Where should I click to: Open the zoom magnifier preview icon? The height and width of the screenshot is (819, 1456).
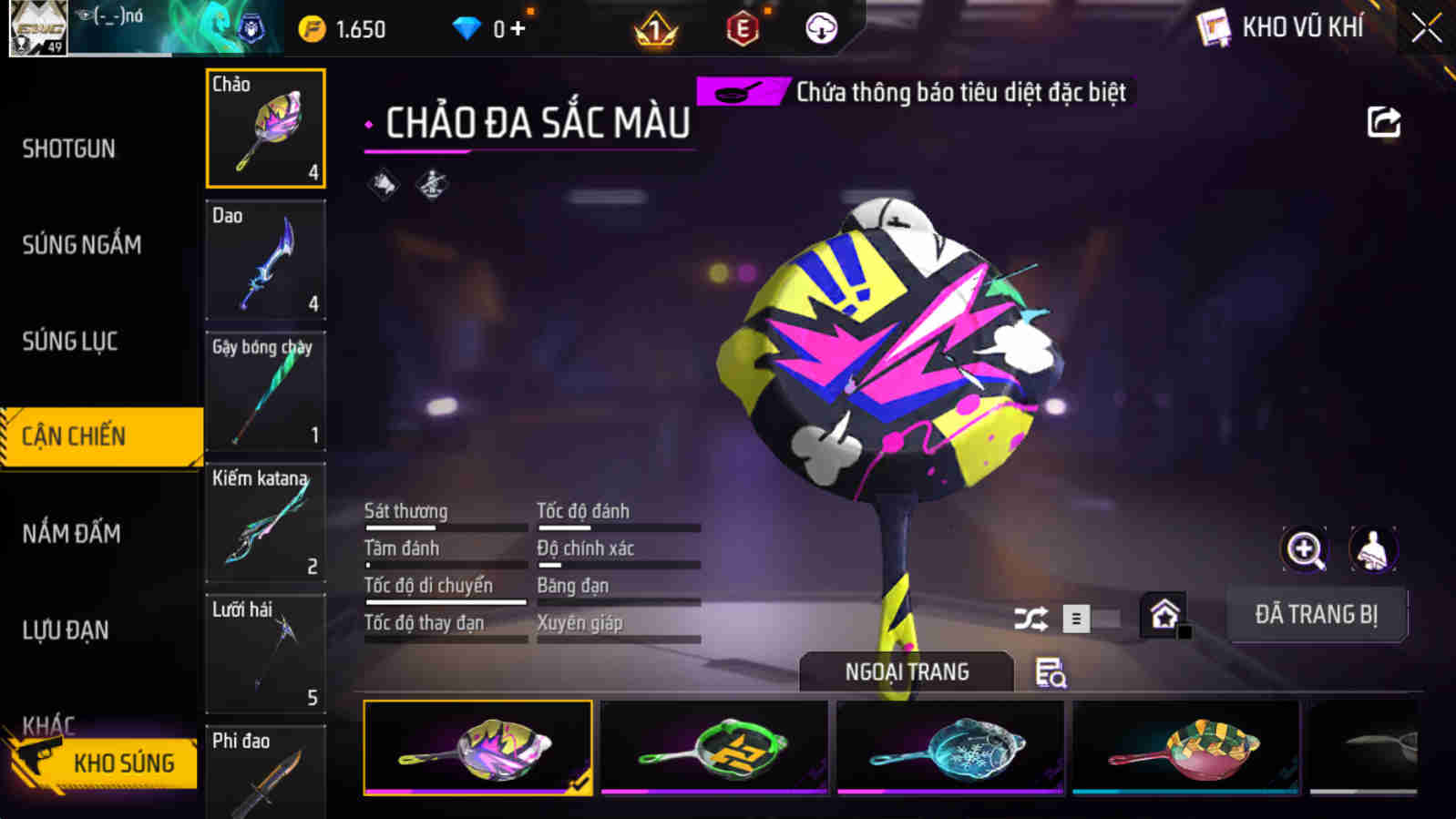click(x=1305, y=549)
